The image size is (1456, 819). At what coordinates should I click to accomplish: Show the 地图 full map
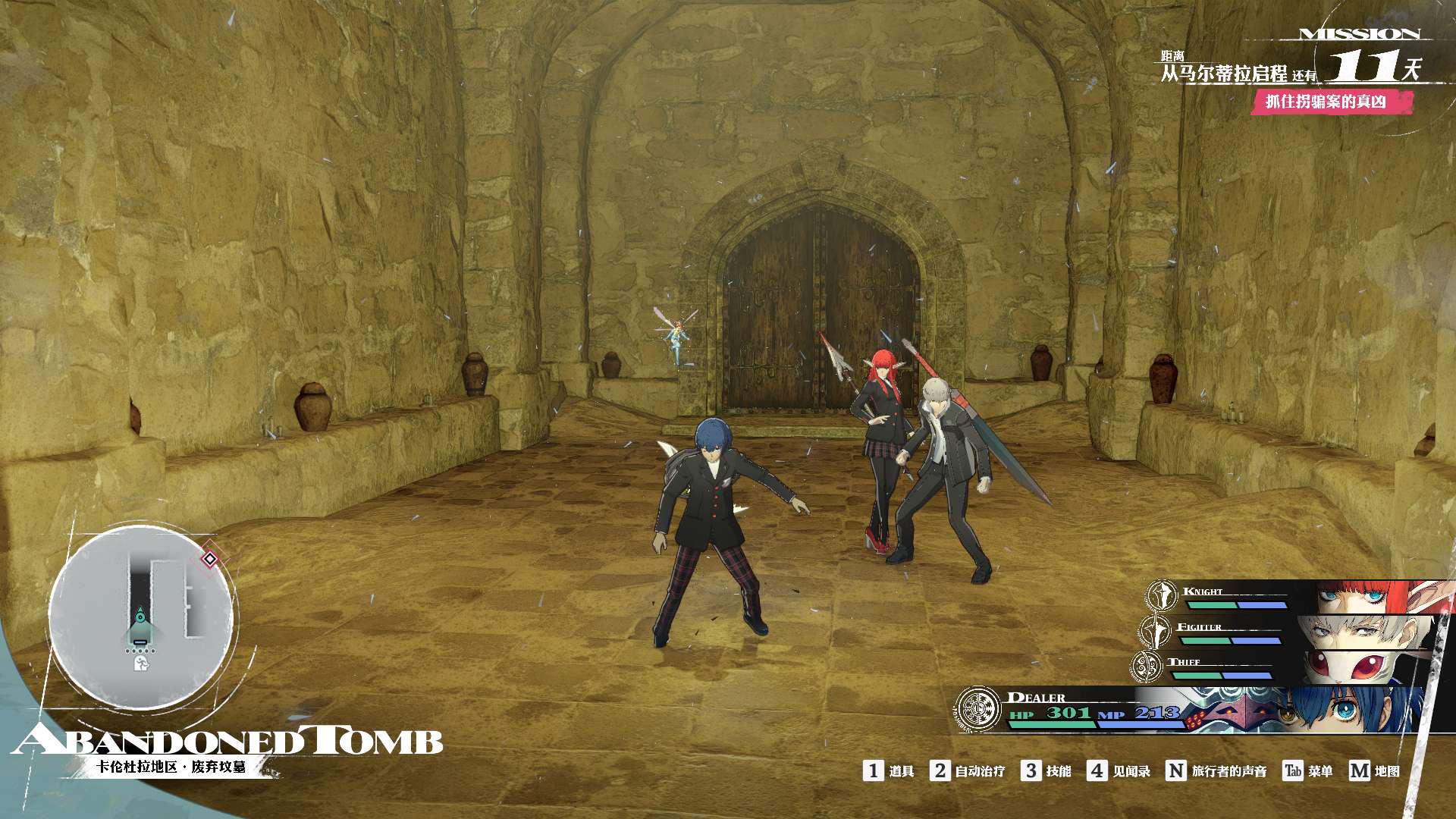pyautogui.click(x=1374, y=771)
